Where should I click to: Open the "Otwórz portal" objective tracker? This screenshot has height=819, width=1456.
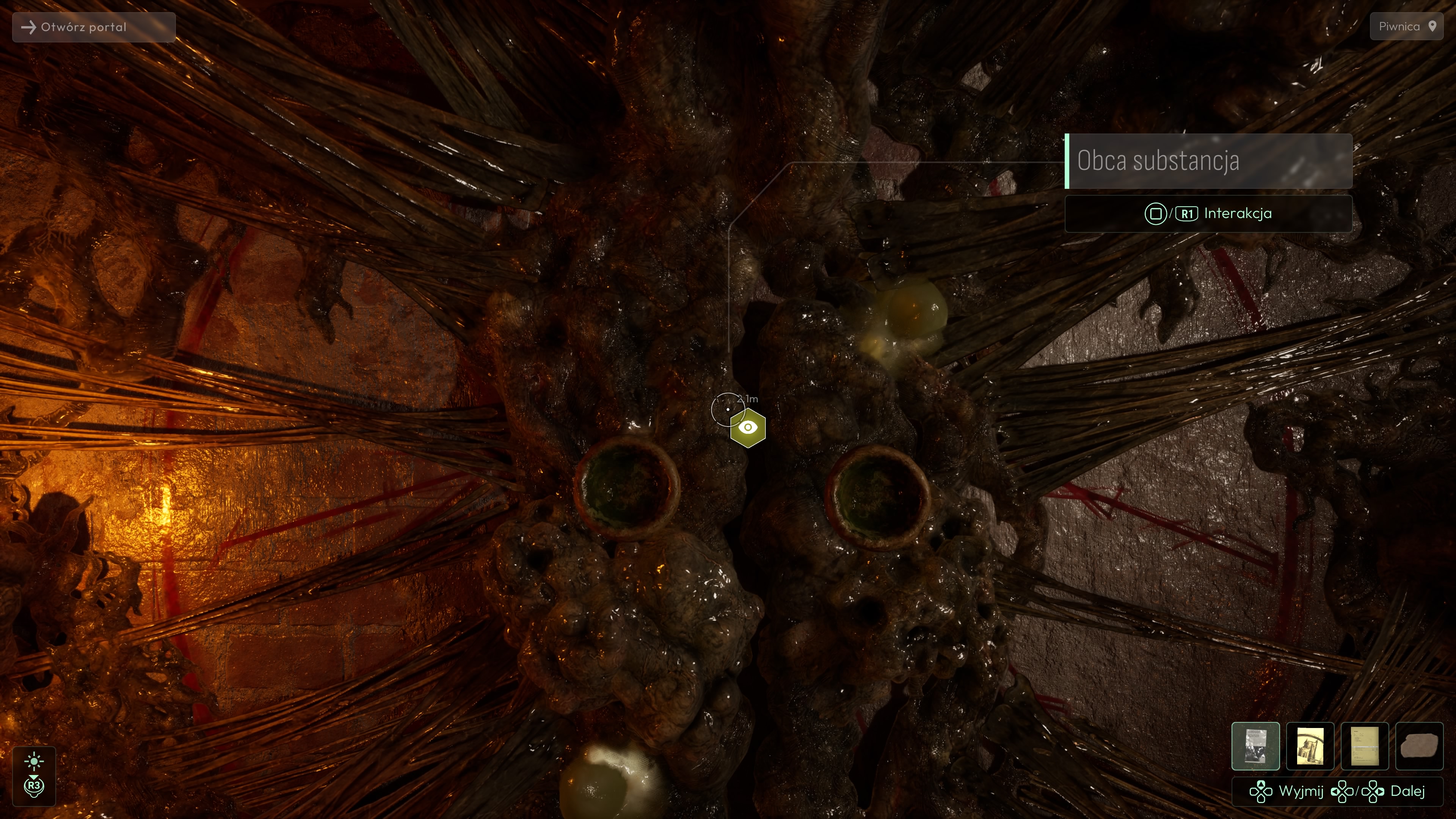coord(94,27)
